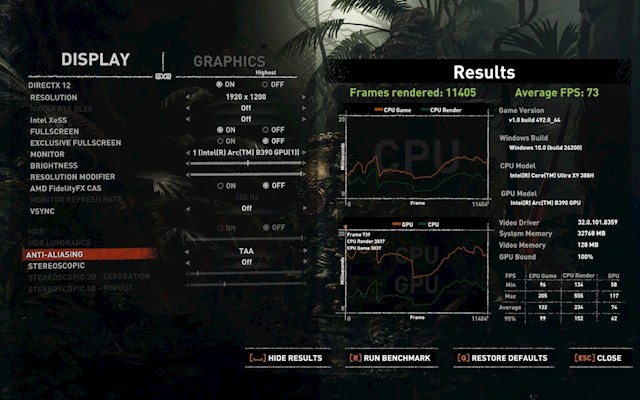Click the left arrow for Anti-Aliasing

tap(188, 251)
